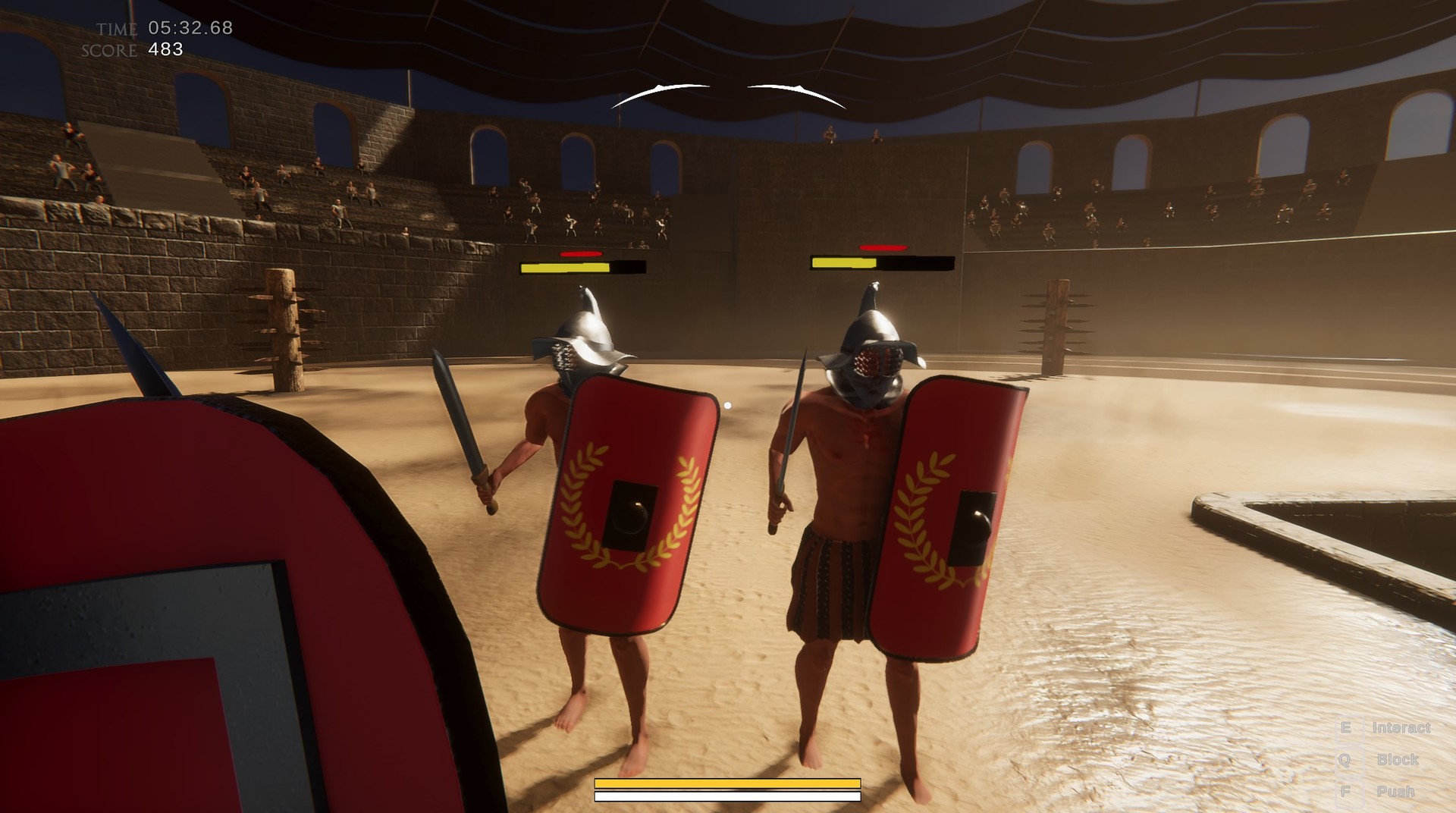Click the Push label beside F key
The image size is (1456, 813).
tap(1396, 791)
